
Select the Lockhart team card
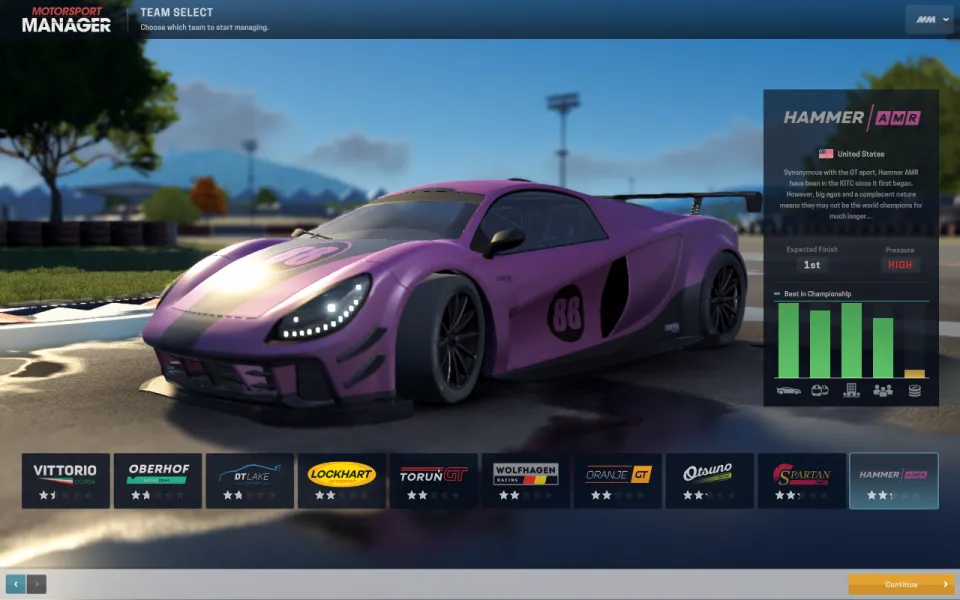pos(342,481)
